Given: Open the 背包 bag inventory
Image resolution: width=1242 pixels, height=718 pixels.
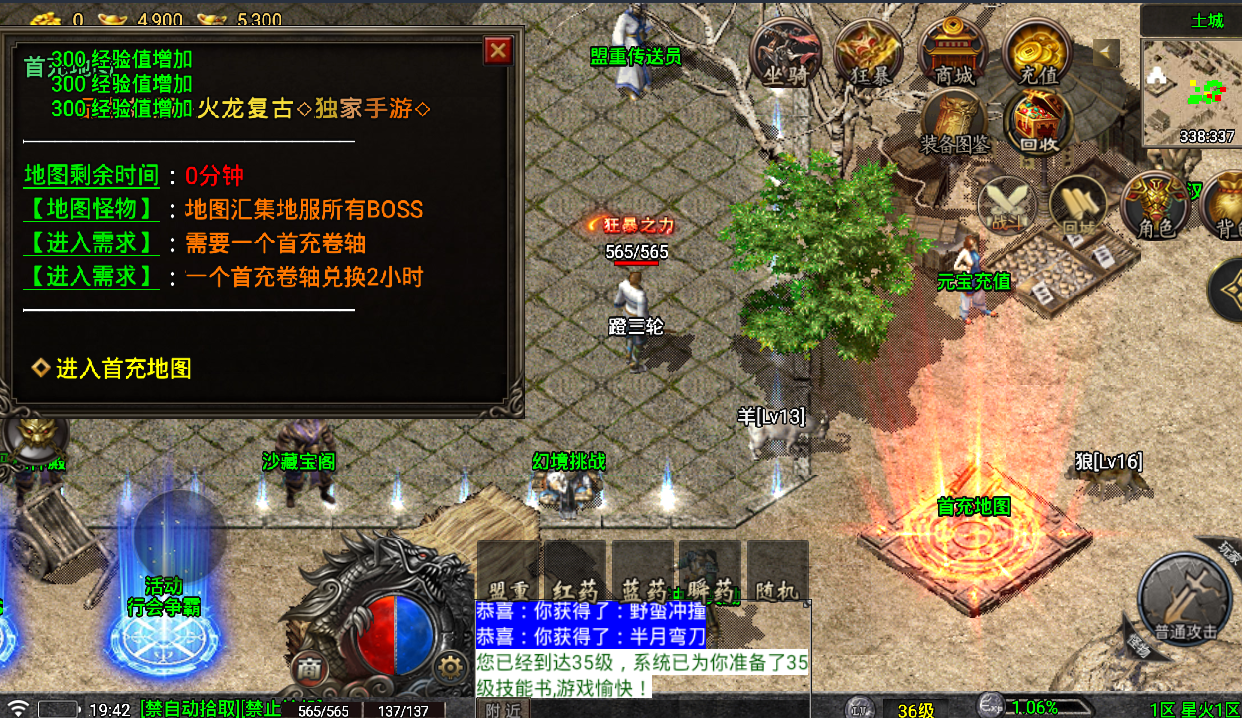Looking at the screenshot, I should coord(1226,203).
